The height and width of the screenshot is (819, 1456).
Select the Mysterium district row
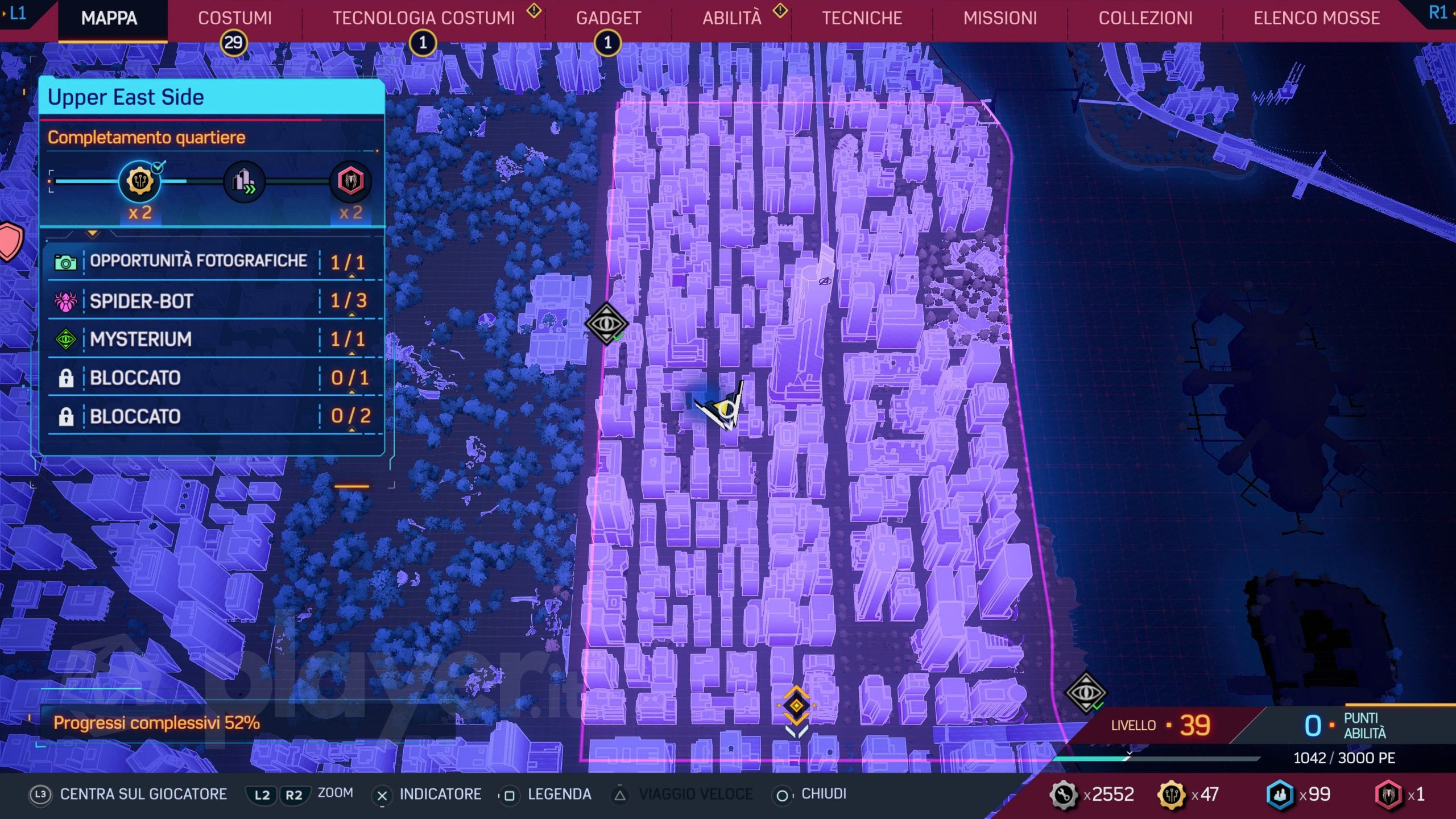[x=210, y=339]
